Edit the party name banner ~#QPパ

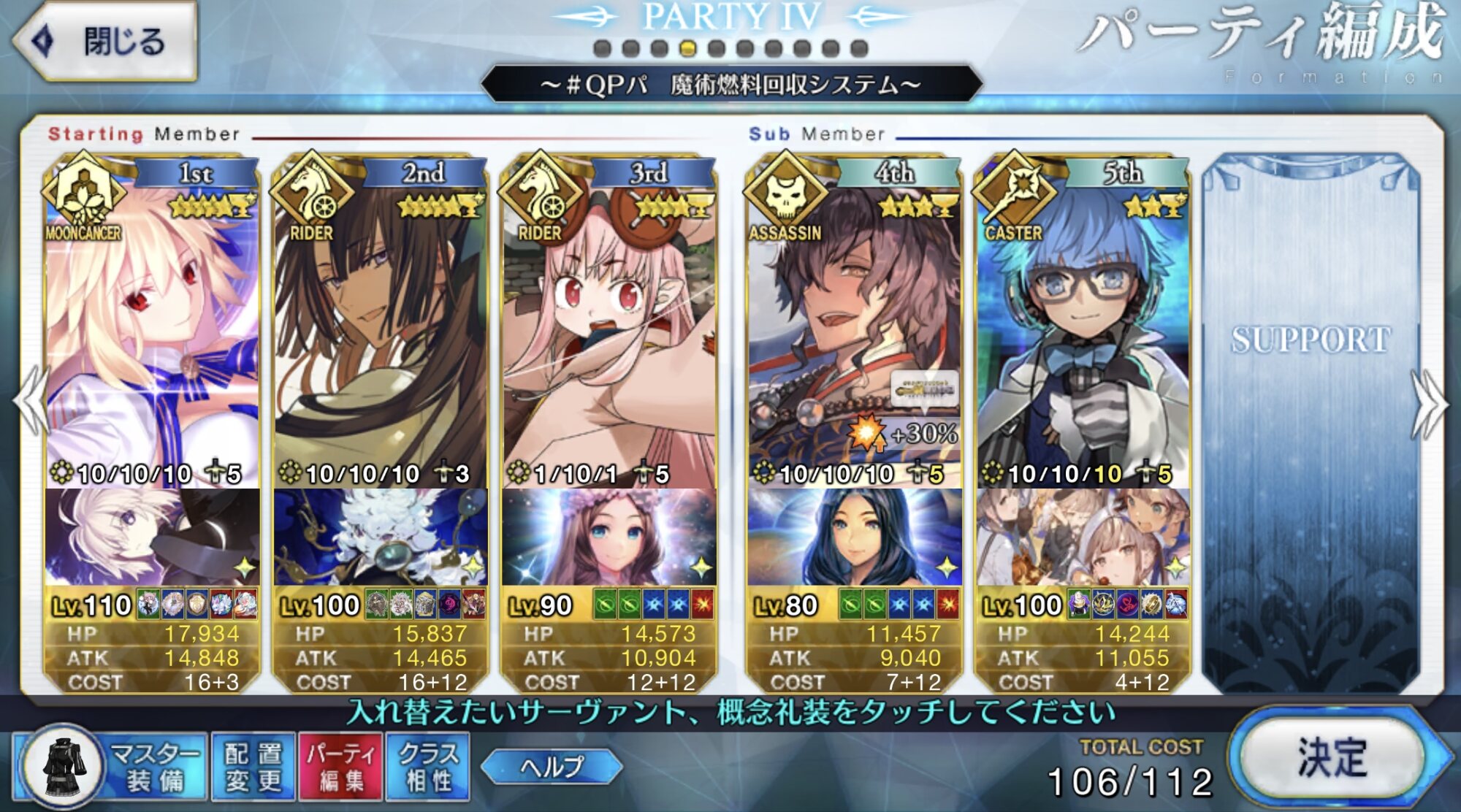730,85
